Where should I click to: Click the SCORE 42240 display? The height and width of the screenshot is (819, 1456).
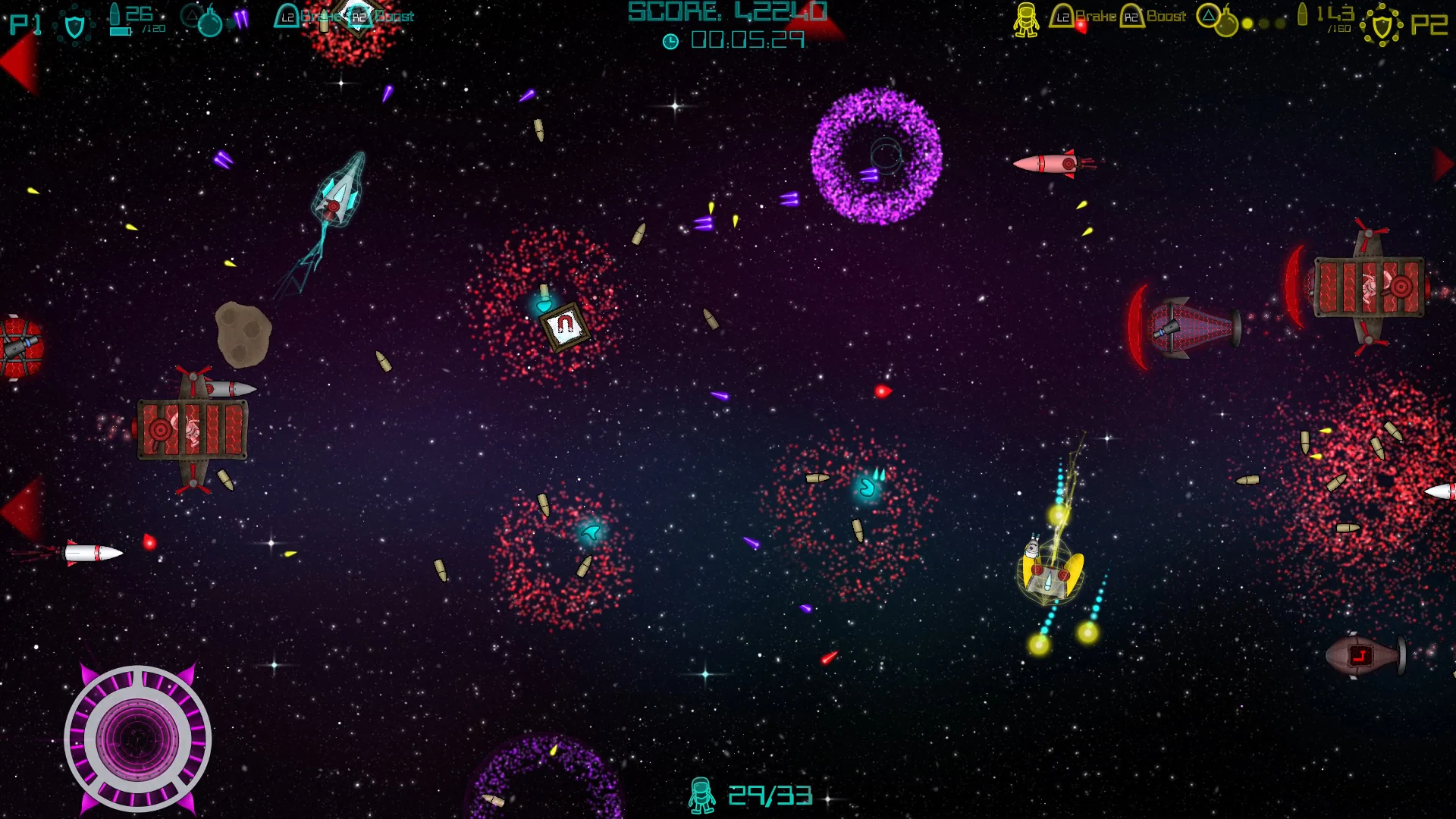726,13
